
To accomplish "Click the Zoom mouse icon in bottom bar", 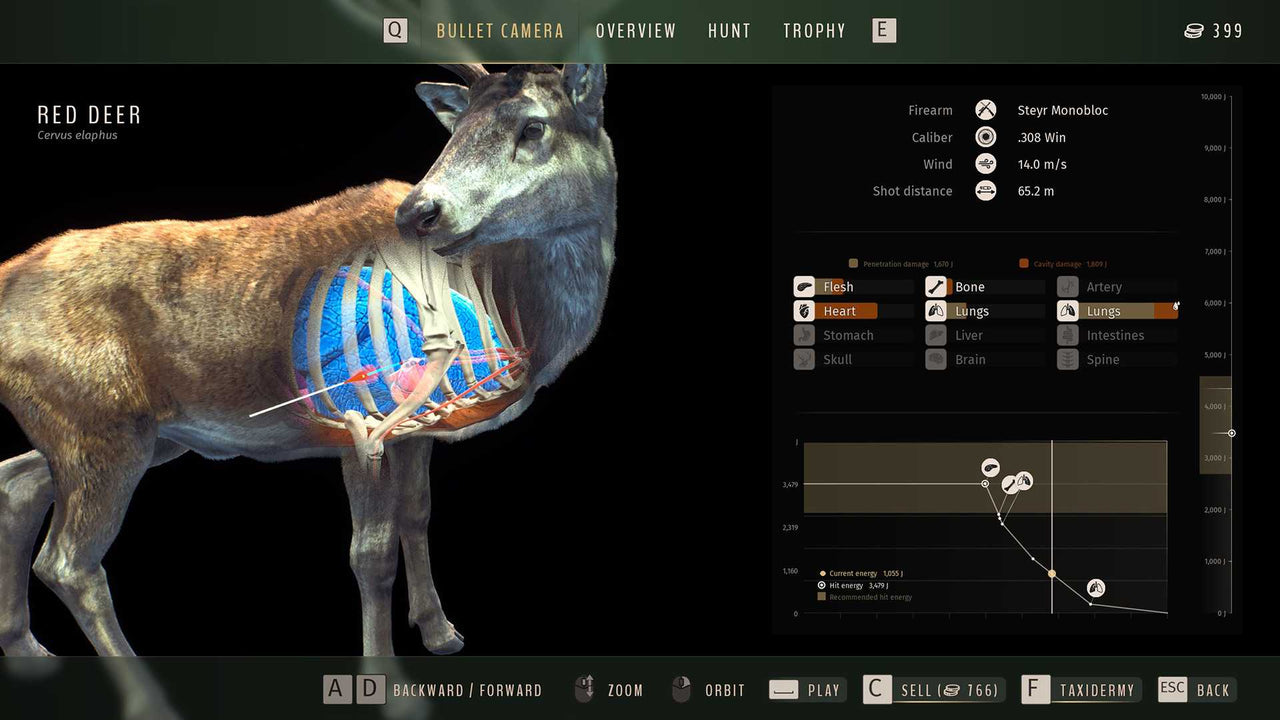I will pyautogui.click(x=583, y=689).
